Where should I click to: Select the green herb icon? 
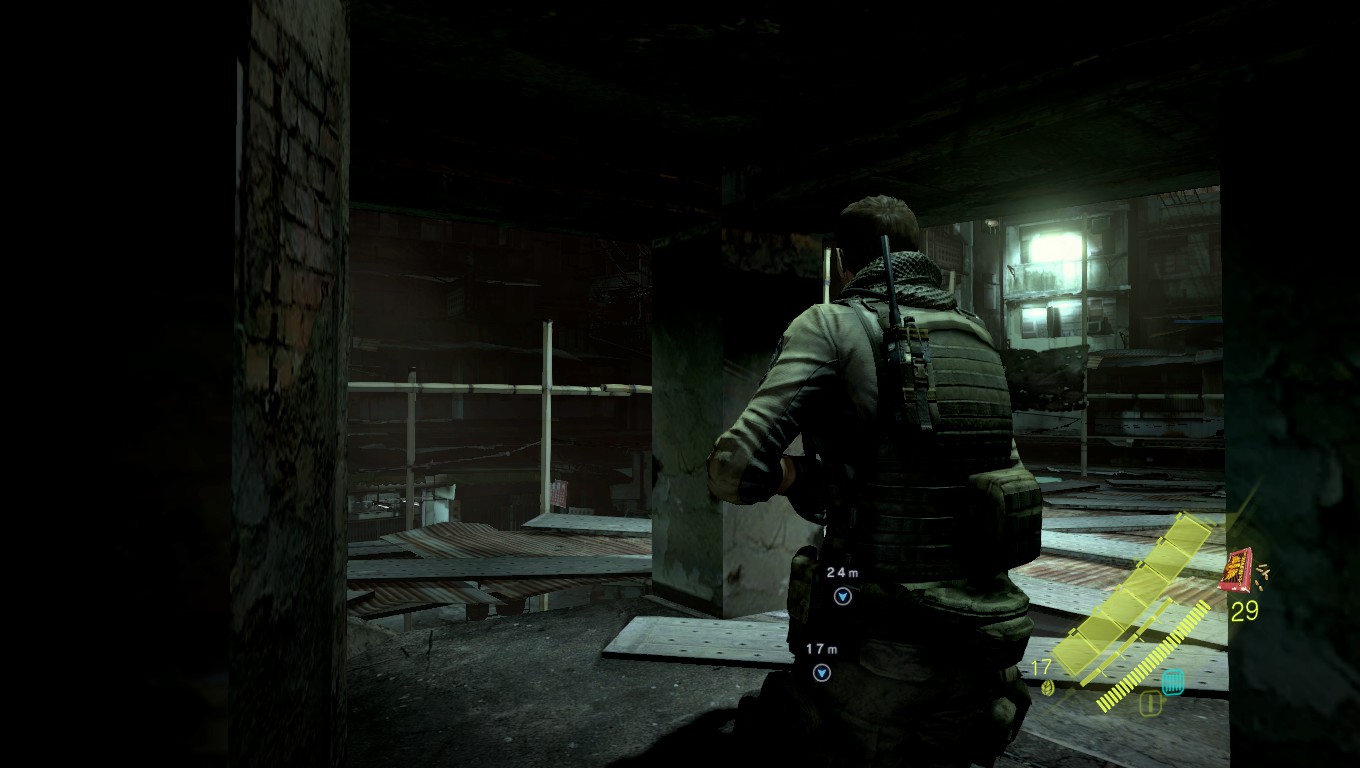[1047, 687]
